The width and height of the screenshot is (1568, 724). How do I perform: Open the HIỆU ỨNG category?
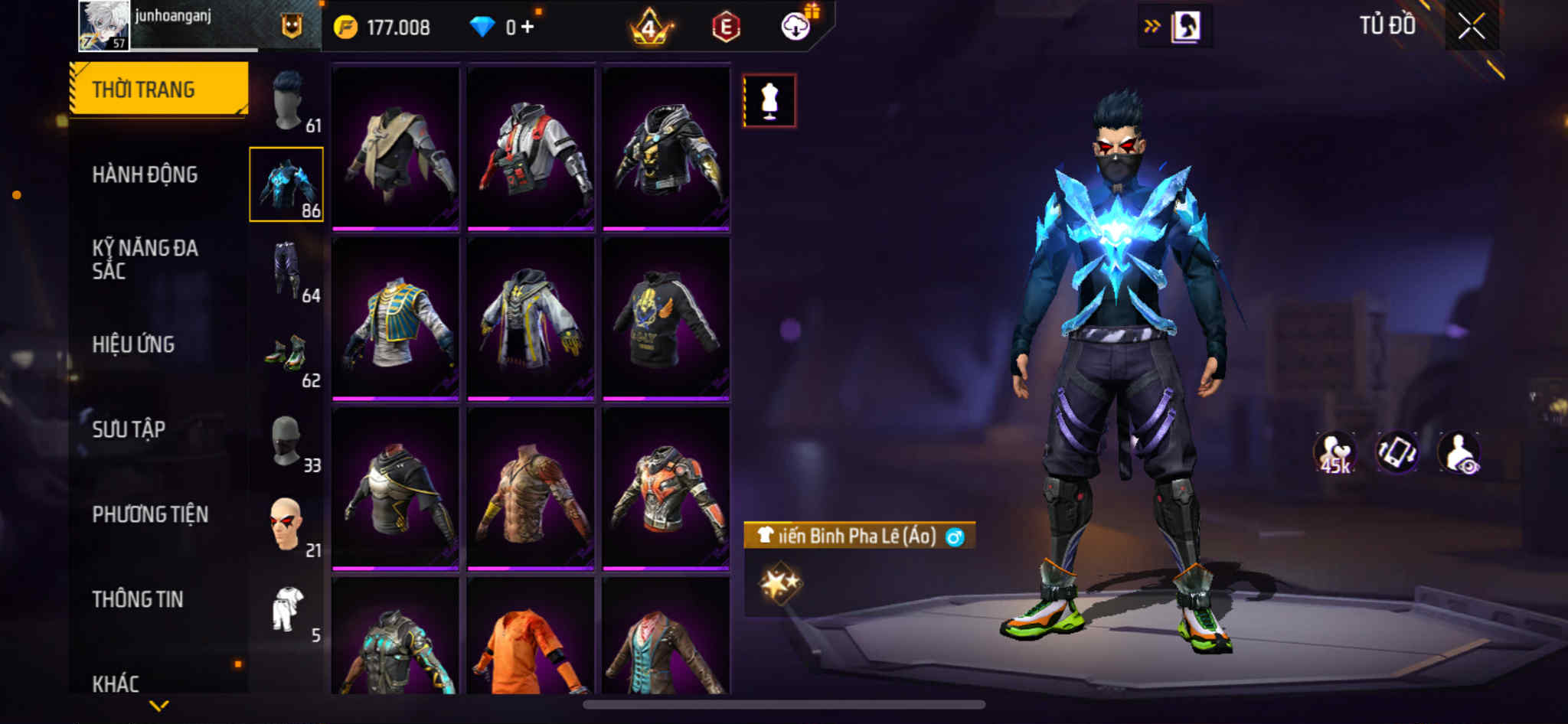[134, 344]
